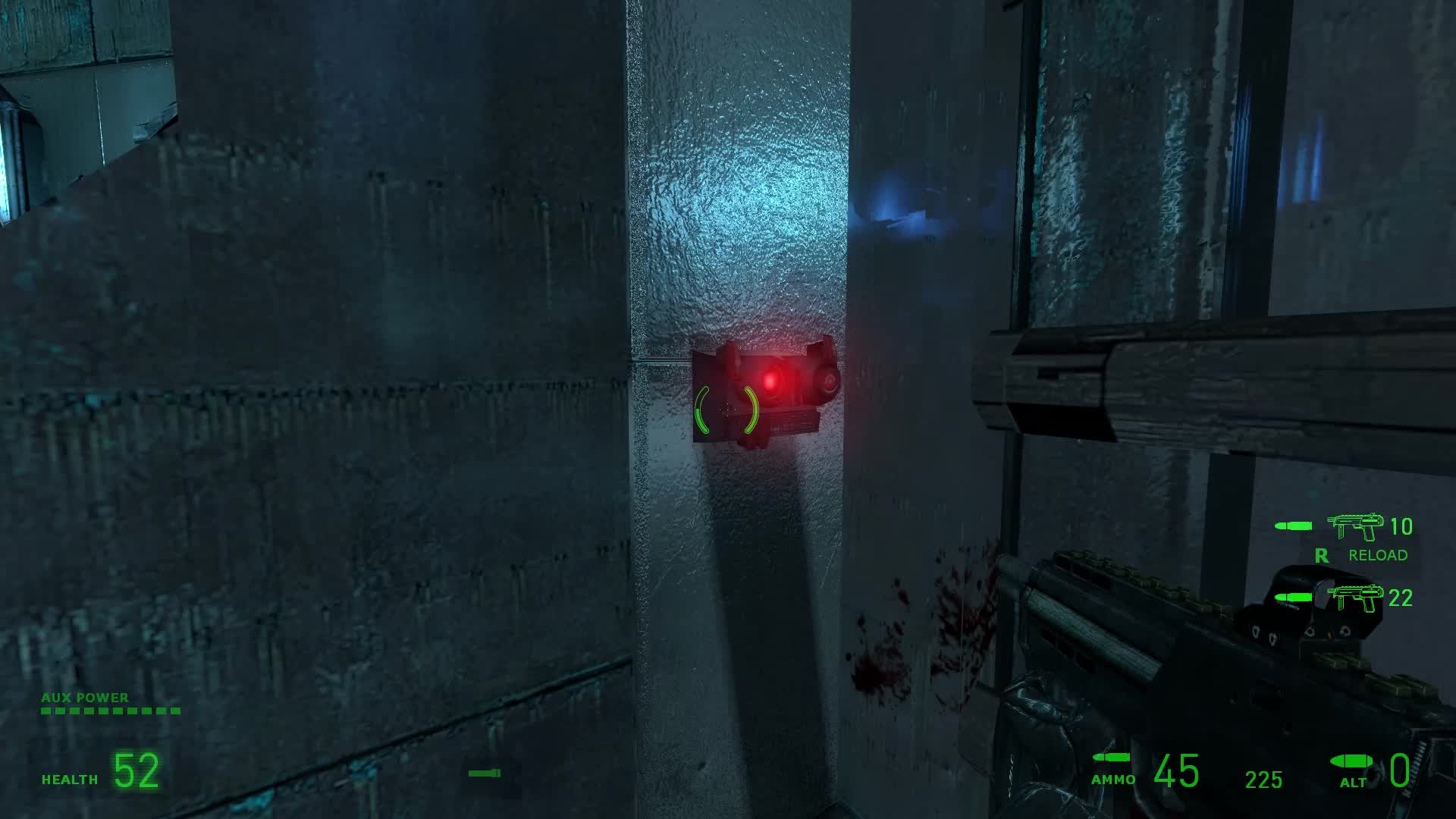Image resolution: width=1456 pixels, height=819 pixels.
Task: Click the flashlight icon at bottom center
Action: click(484, 773)
